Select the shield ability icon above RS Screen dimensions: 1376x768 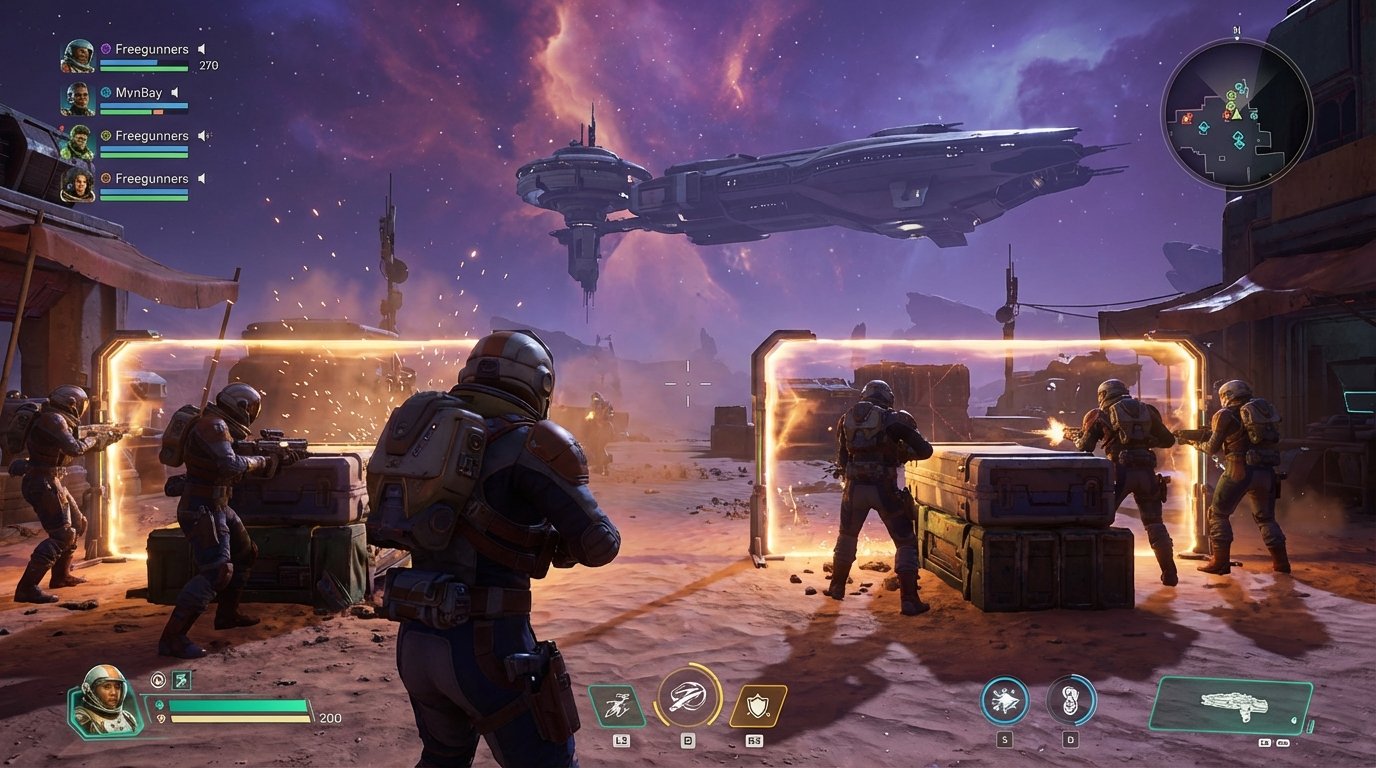click(756, 705)
